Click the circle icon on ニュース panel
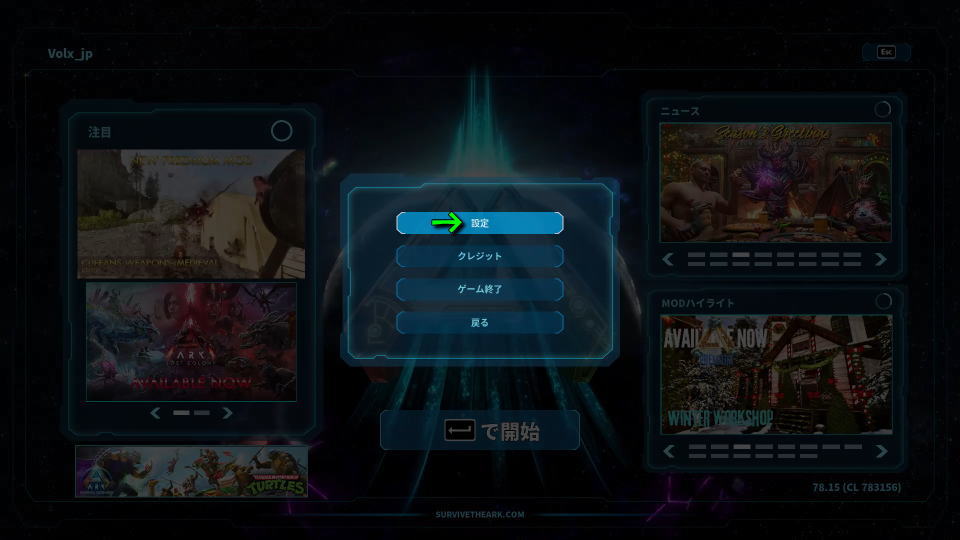Image resolution: width=960 pixels, height=540 pixels. 882,110
